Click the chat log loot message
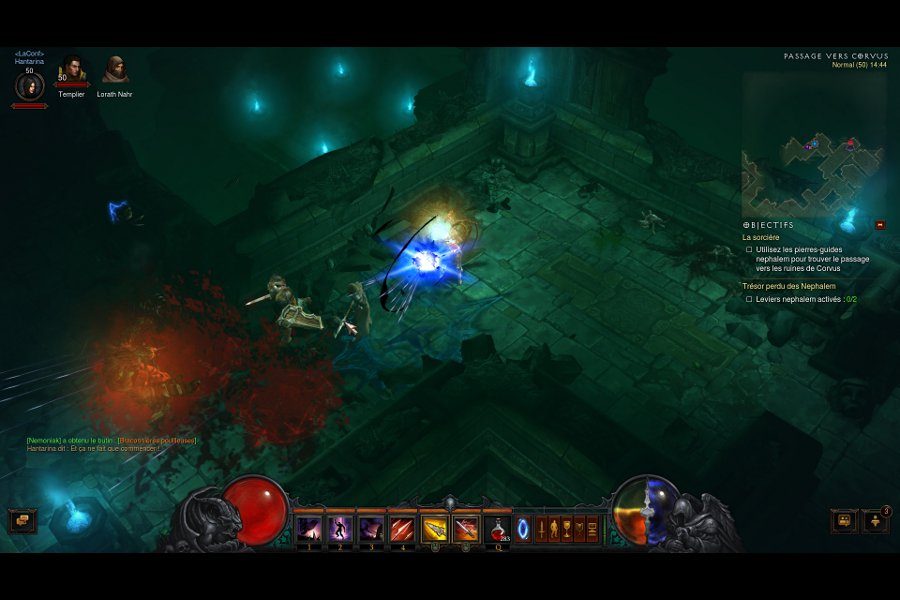This screenshot has width=900, height=600. pos(112,440)
